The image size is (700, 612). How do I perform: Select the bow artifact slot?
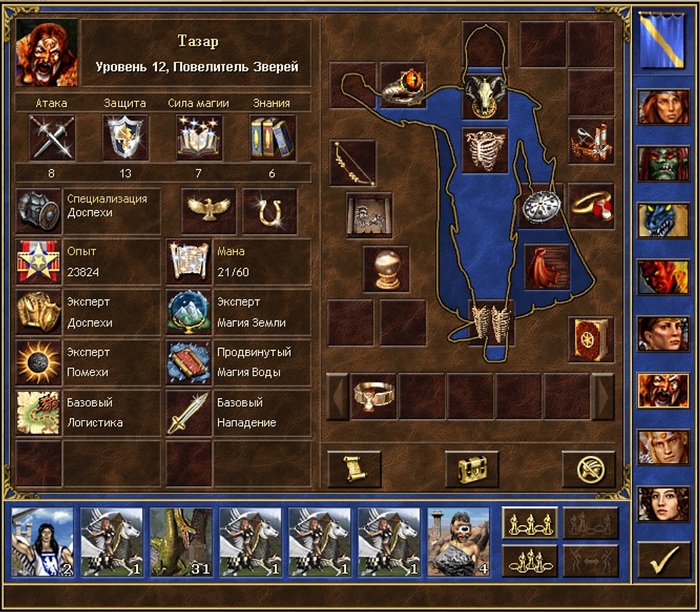(x=353, y=160)
